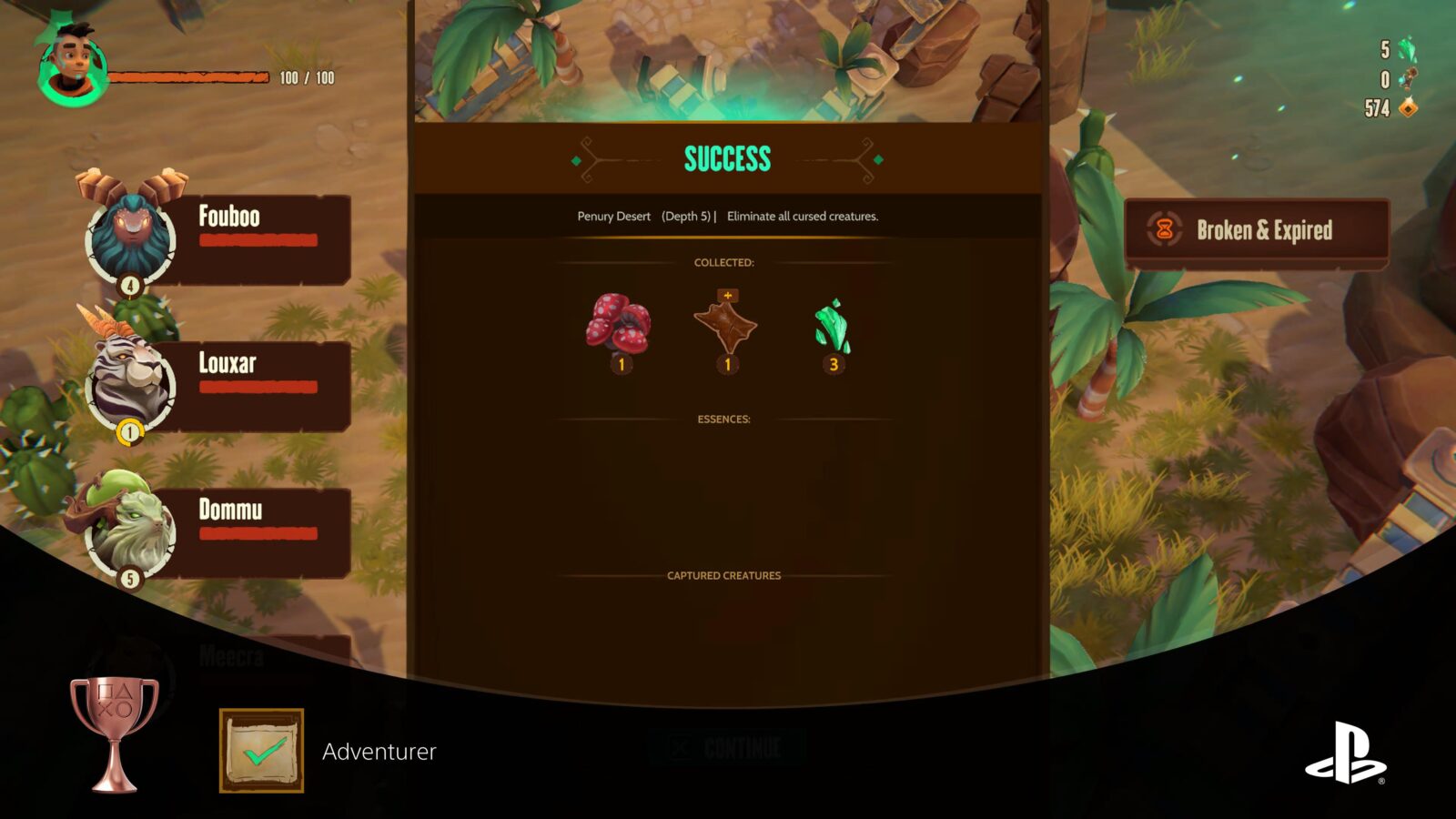Select the green crystal shard item showing 3
This screenshot has height=819, width=1456.
pos(834,328)
